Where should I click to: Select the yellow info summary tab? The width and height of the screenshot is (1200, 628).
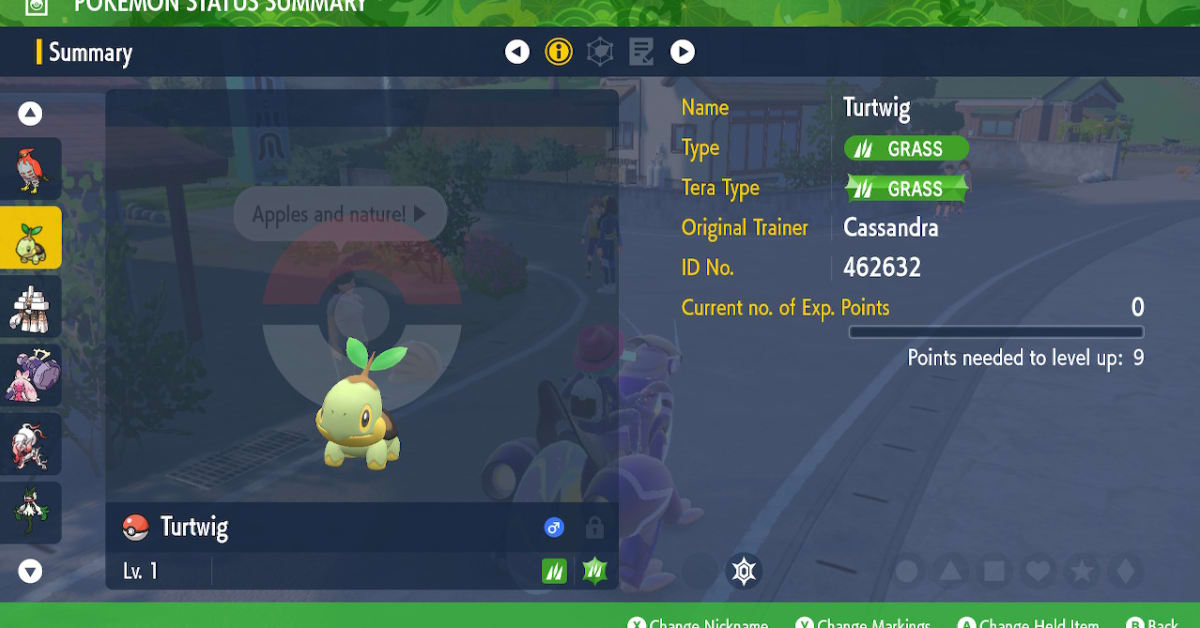click(559, 52)
